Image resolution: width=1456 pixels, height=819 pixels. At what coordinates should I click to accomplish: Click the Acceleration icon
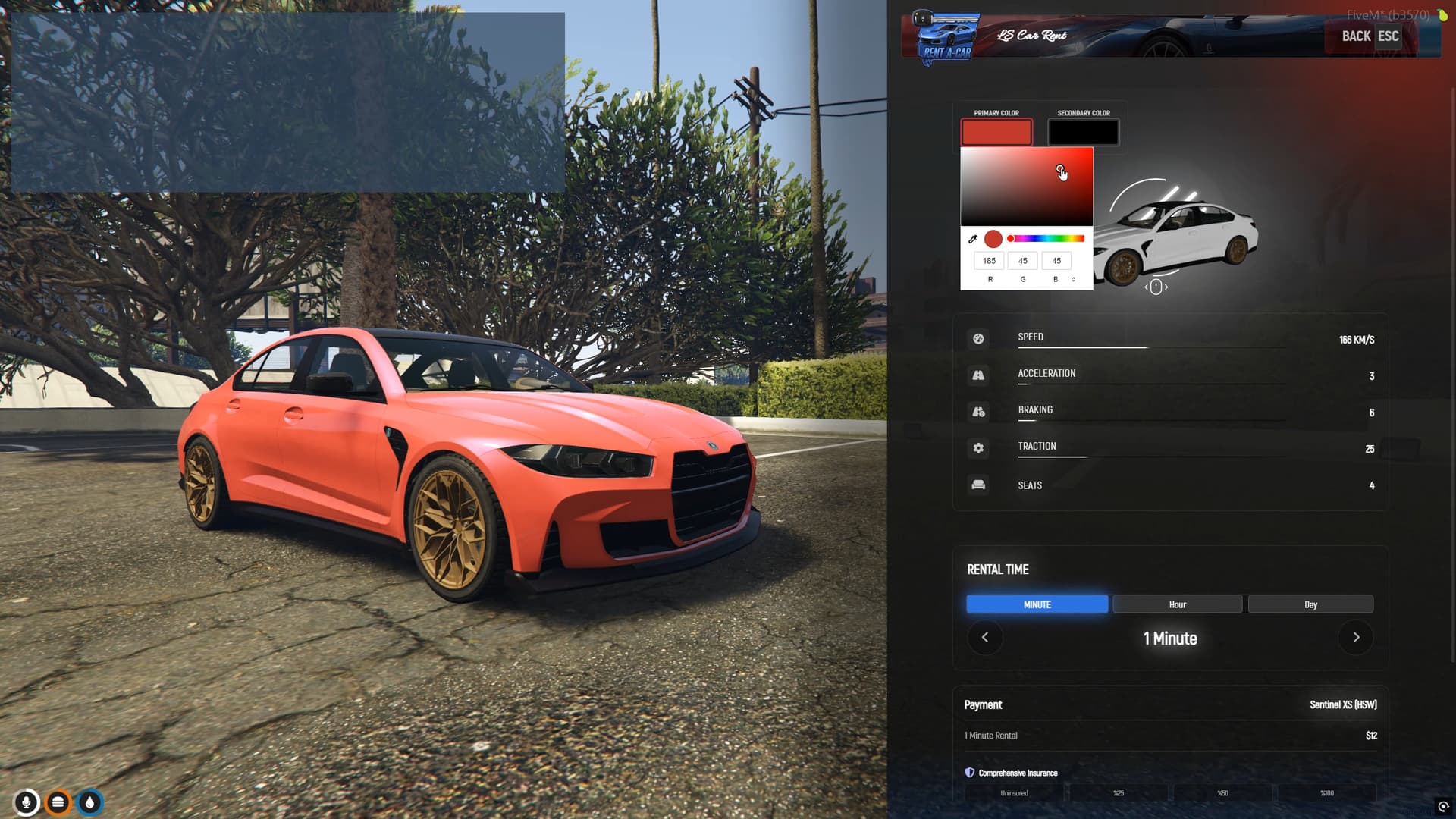pyautogui.click(x=978, y=375)
